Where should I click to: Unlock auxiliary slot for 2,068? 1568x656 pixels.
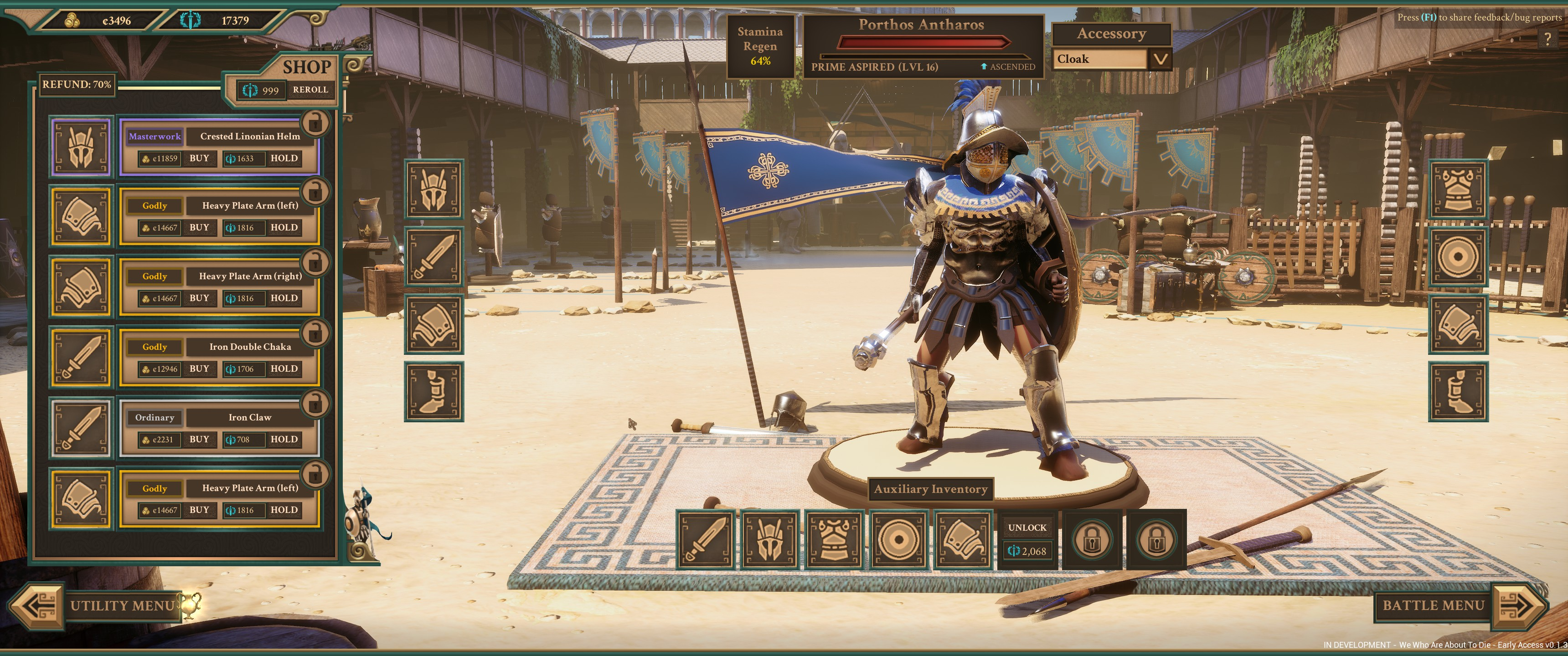[x=1027, y=539]
